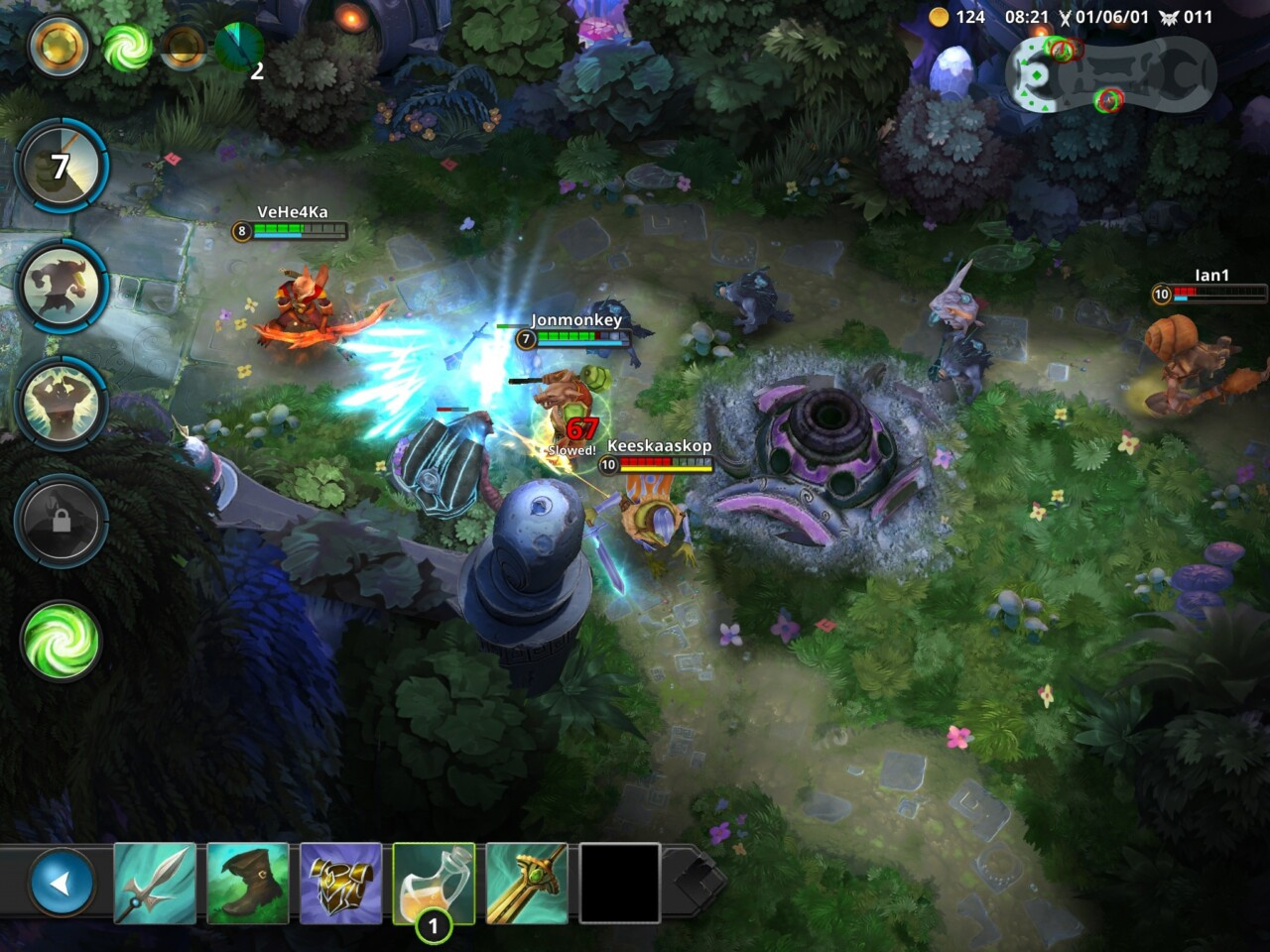1270x952 pixels.
Task: Click the minimap
Action: click(1111, 74)
